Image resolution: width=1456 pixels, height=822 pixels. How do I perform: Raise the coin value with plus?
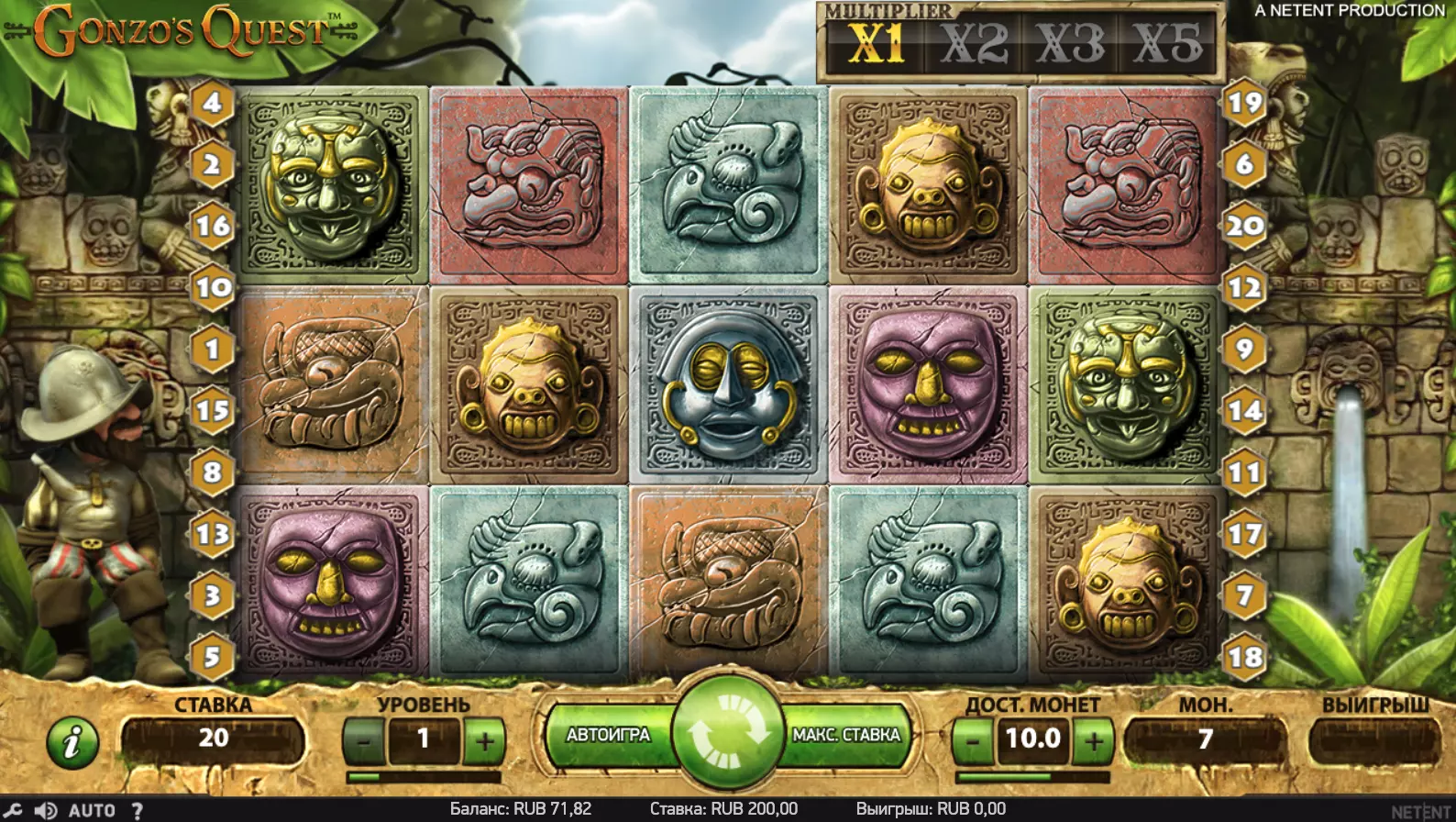pos(1093,739)
